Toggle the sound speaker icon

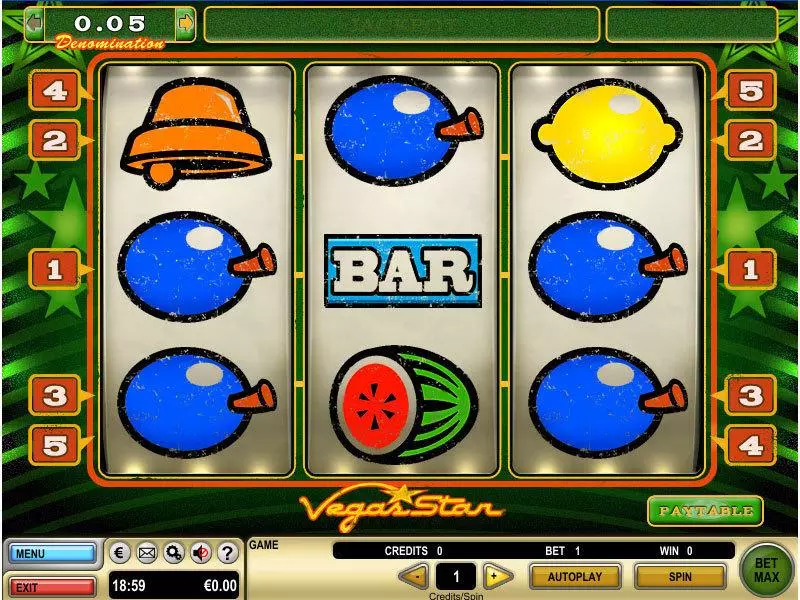tap(200, 553)
